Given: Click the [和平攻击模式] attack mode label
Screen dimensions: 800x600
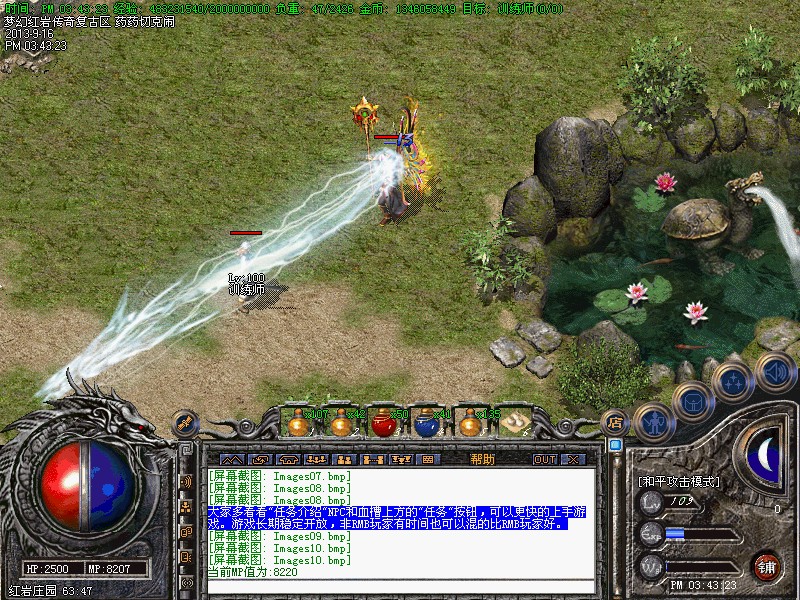Looking at the screenshot, I should click(679, 481).
